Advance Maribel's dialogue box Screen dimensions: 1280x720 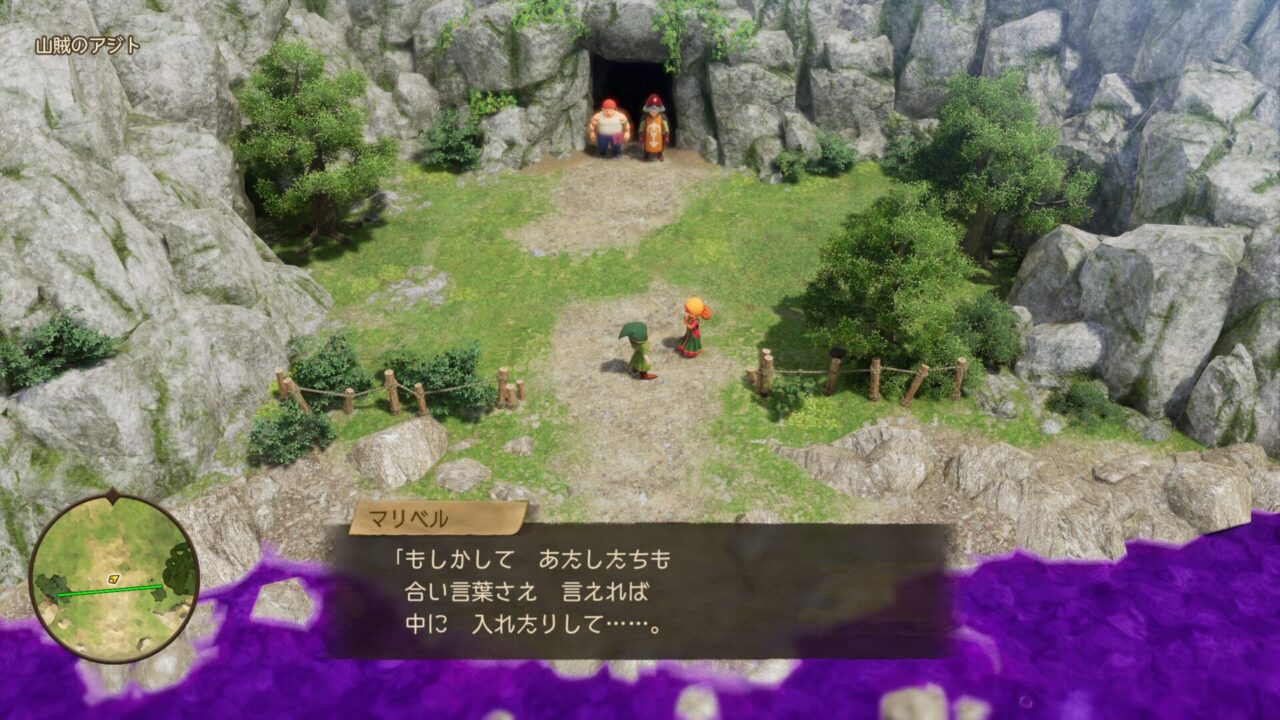coord(640,591)
